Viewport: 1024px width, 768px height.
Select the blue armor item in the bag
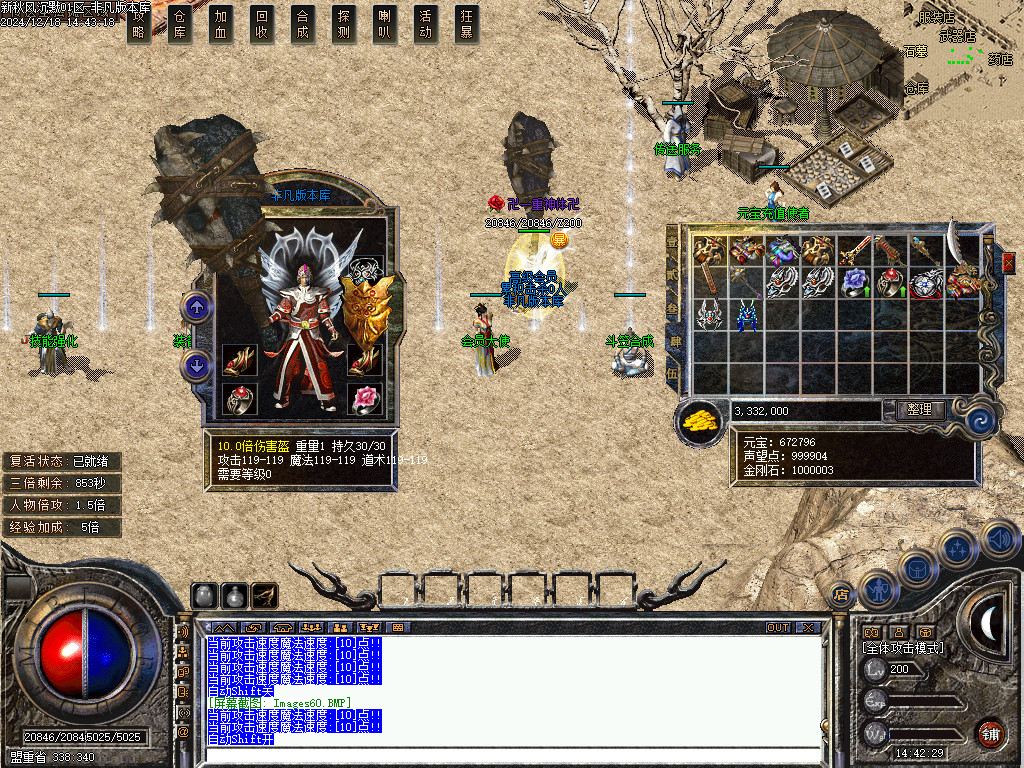(x=747, y=317)
